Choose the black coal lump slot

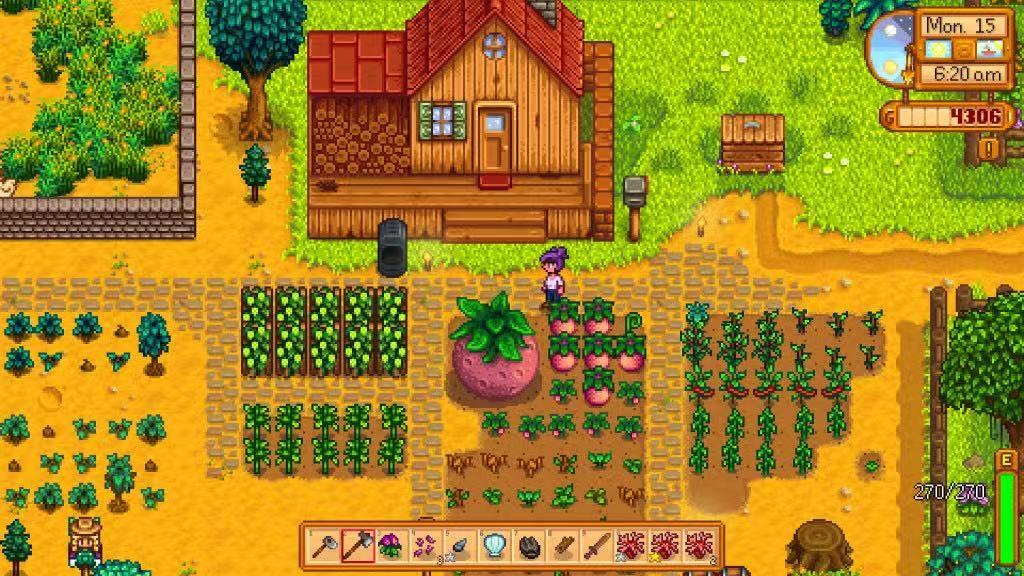[528, 546]
